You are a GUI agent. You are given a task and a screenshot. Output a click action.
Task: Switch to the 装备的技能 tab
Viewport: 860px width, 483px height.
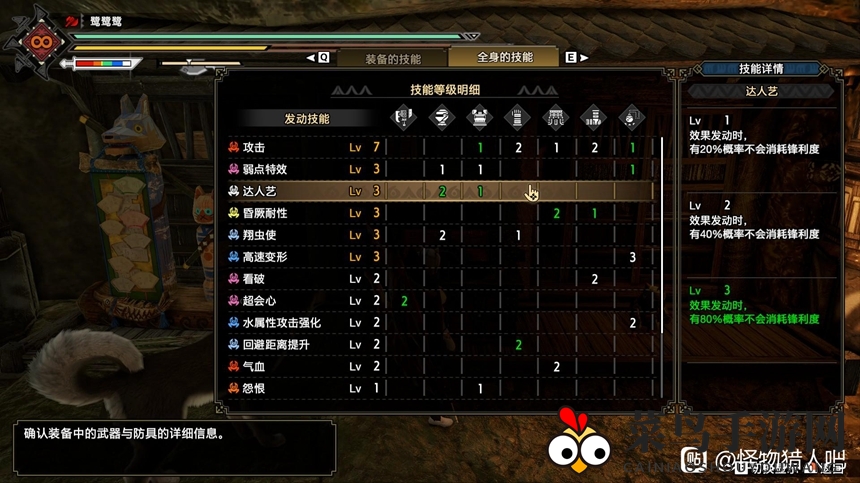[x=392, y=59]
